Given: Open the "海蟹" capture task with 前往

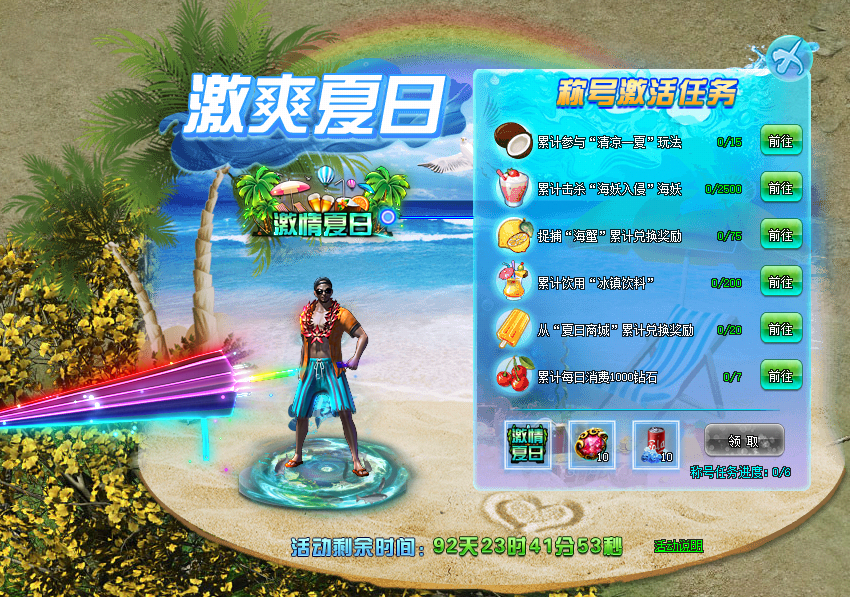Looking at the screenshot, I should pyautogui.click(x=780, y=235).
